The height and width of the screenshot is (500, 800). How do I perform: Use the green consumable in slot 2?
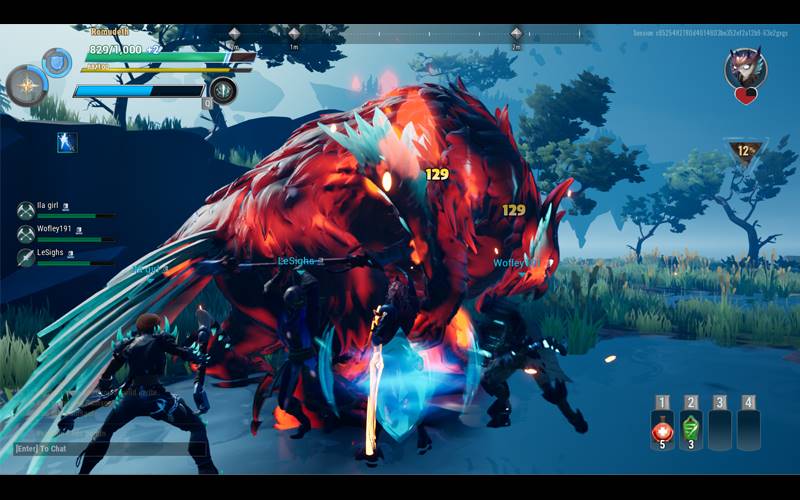691,430
